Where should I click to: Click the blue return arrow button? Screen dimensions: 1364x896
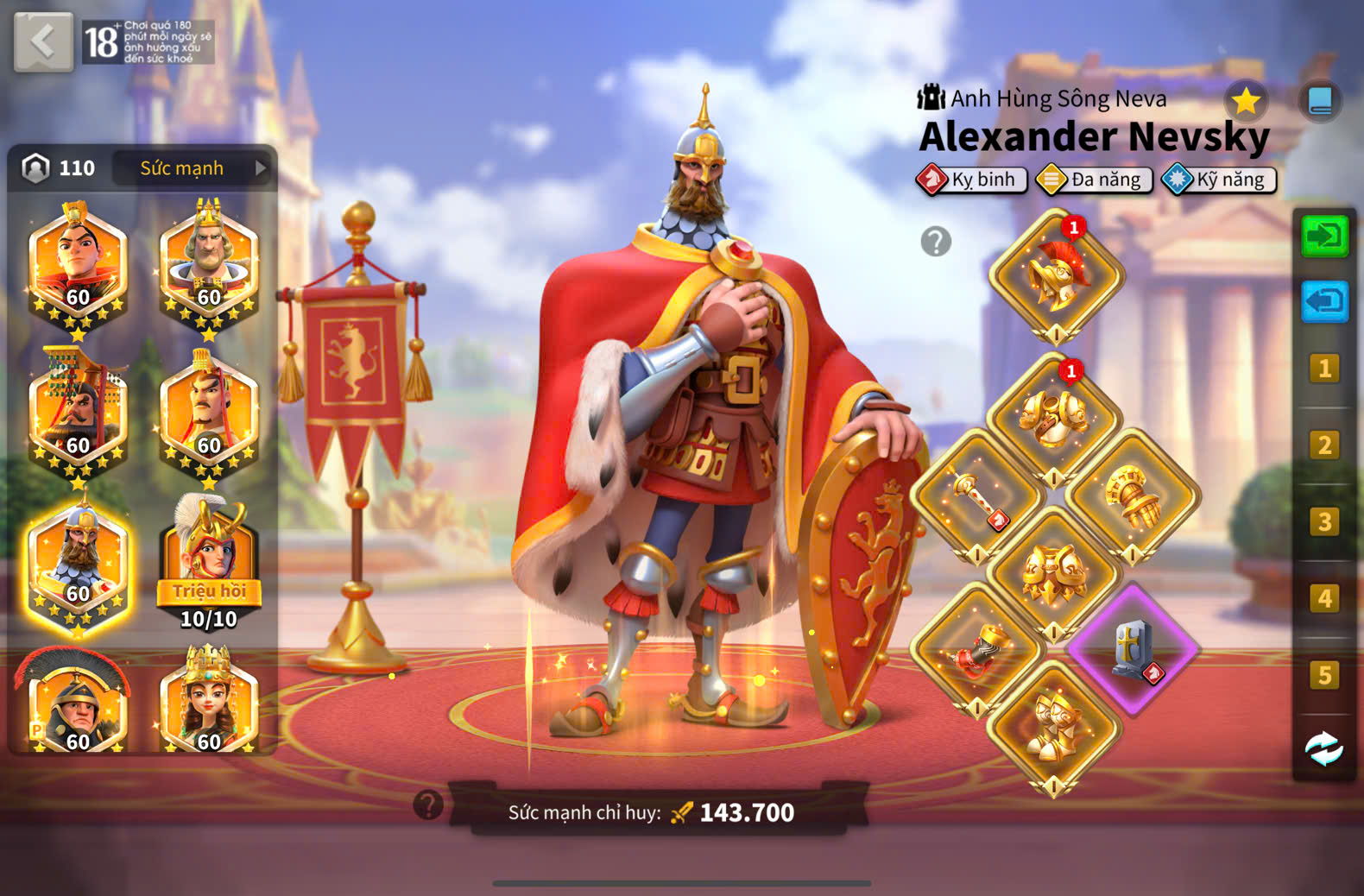point(1324,302)
